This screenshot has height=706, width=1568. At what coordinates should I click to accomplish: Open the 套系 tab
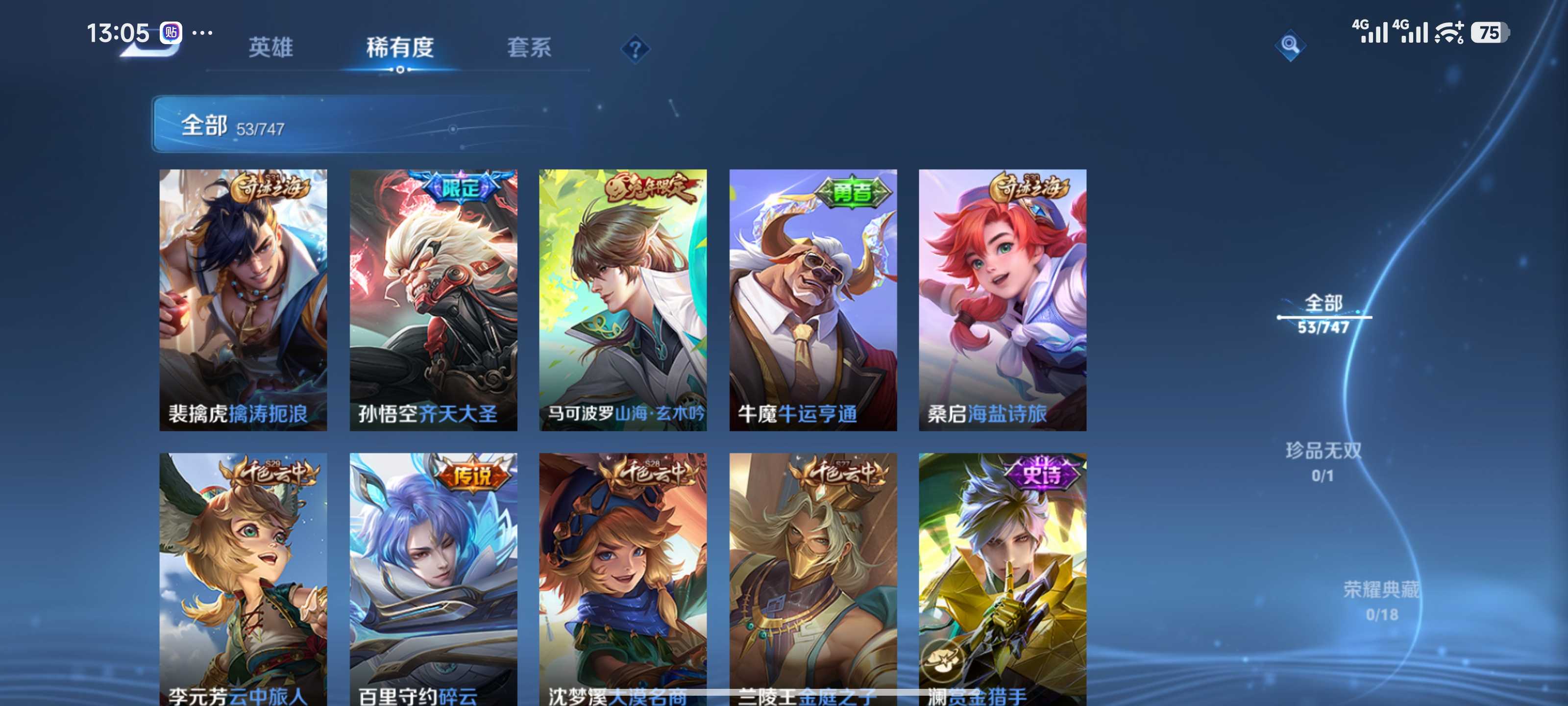[529, 48]
